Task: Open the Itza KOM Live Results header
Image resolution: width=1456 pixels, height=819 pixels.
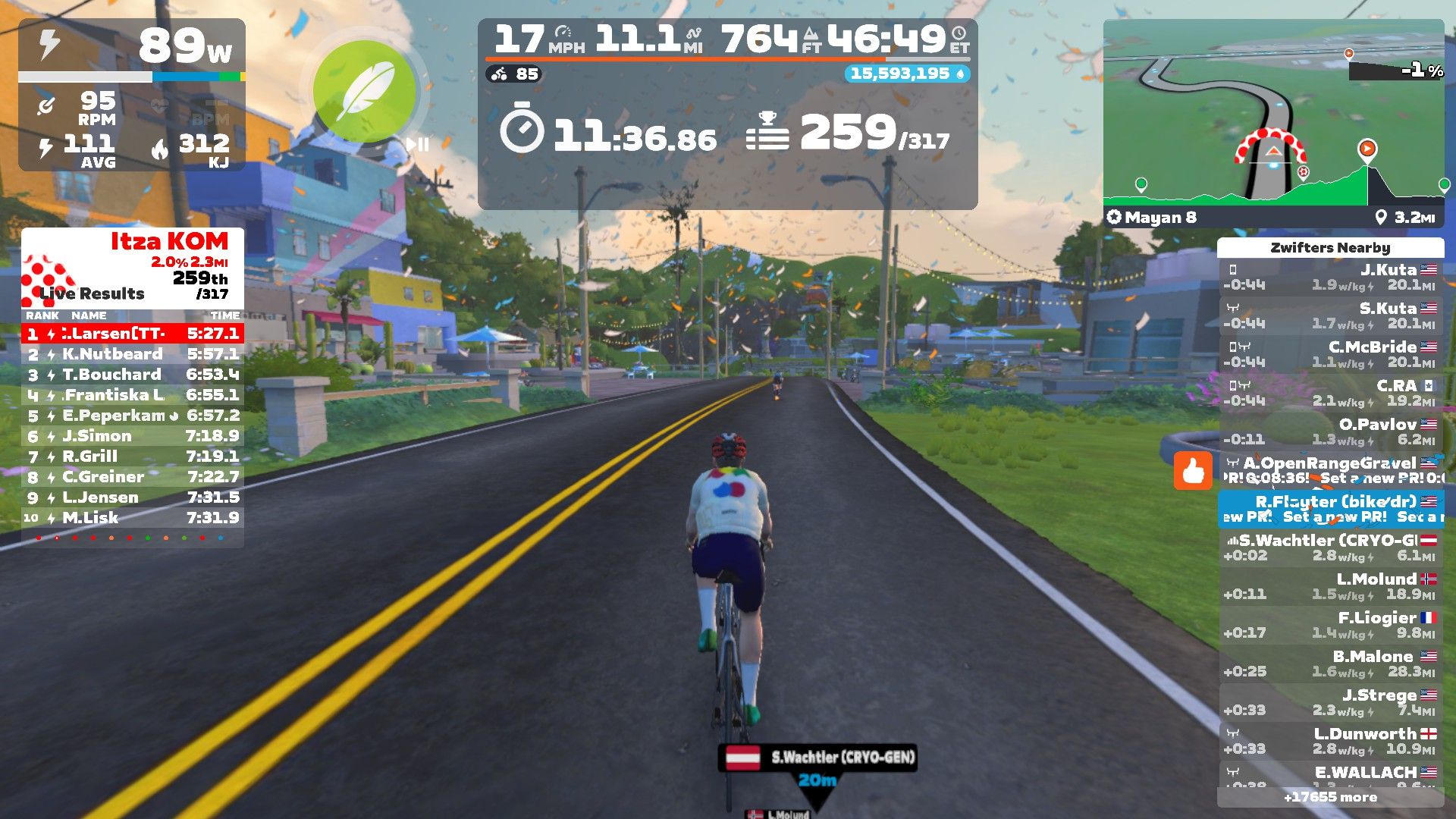Action: click(133, 267)
